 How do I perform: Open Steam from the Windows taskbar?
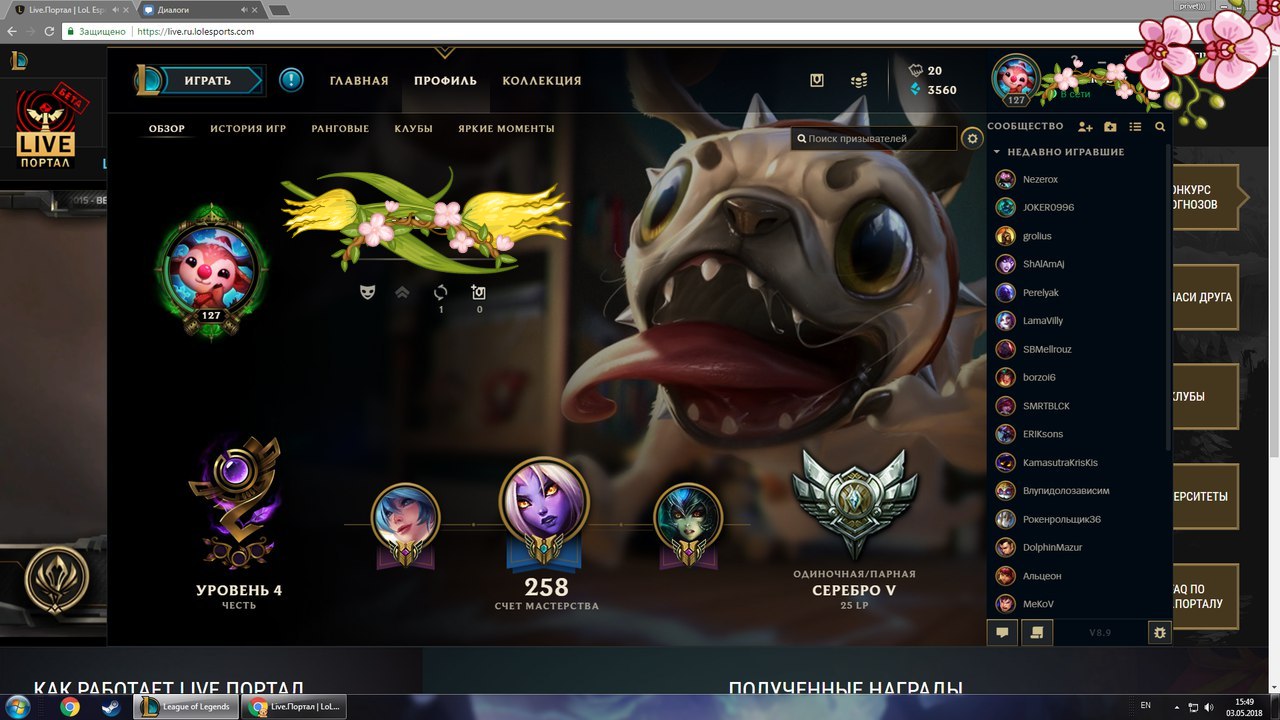(108, 707)
